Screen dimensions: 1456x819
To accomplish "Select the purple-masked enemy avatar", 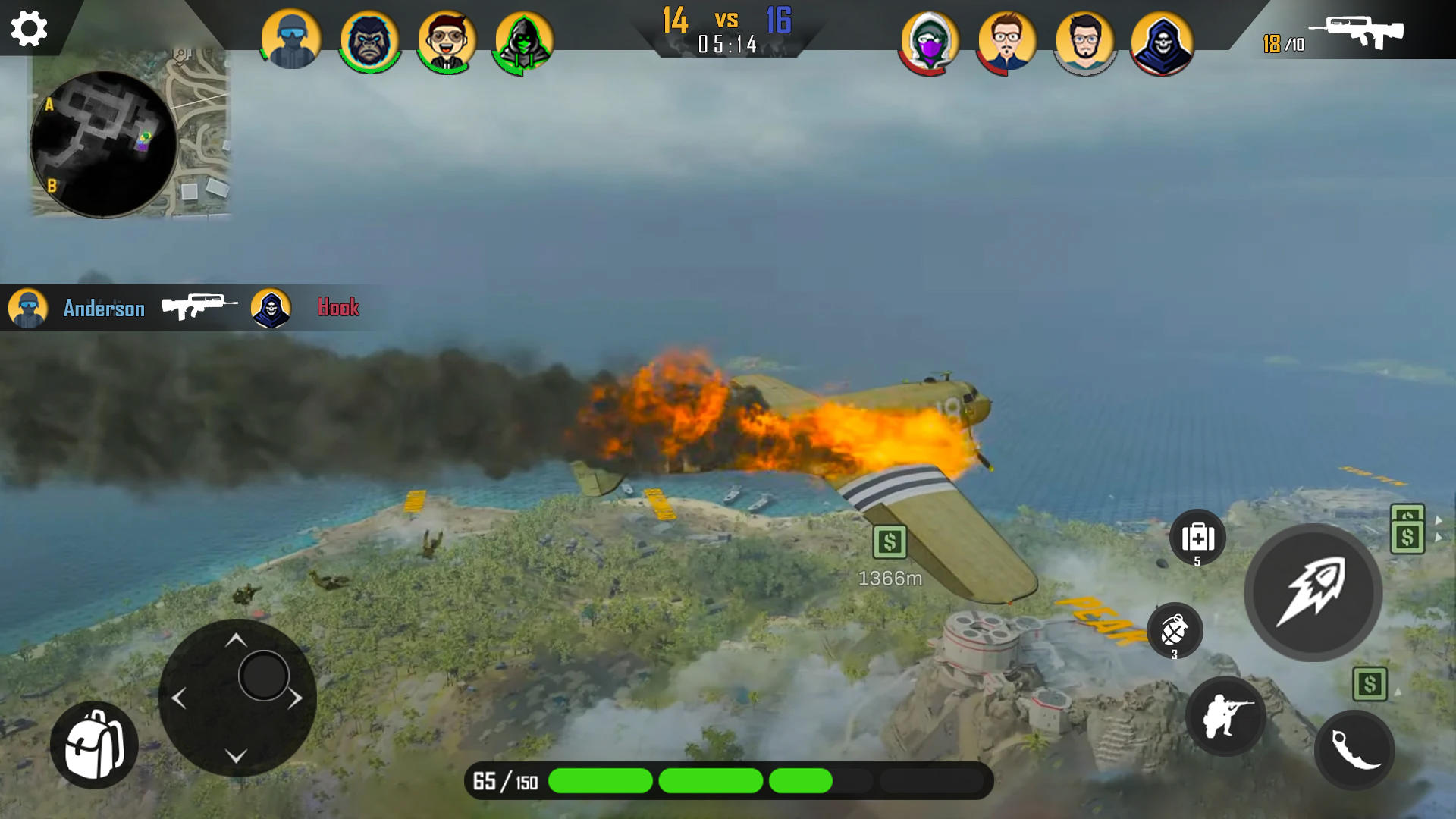I will pyautogui.click(x=929, y=43).
